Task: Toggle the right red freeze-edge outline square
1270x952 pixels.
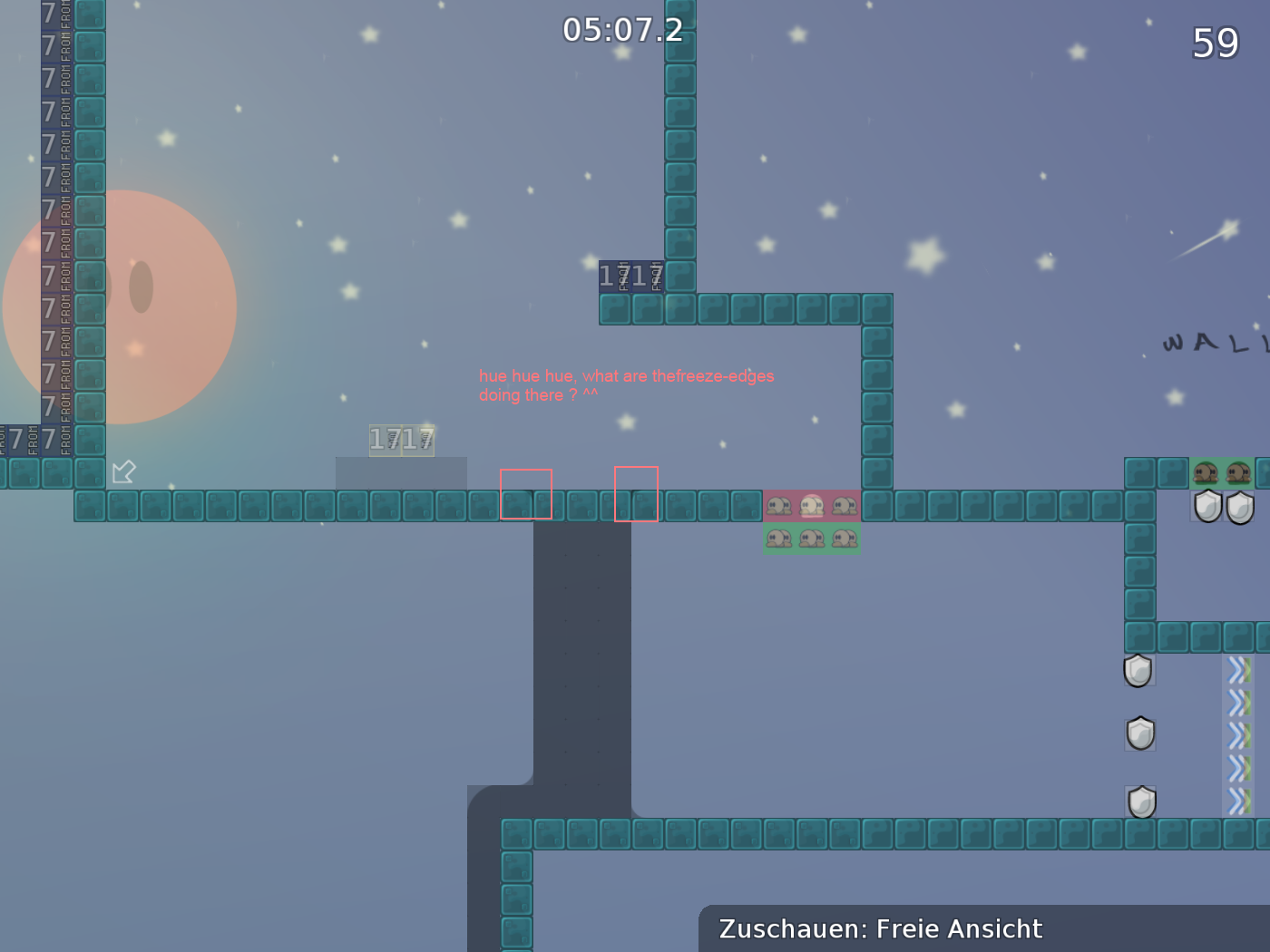Action: (636, 493)
